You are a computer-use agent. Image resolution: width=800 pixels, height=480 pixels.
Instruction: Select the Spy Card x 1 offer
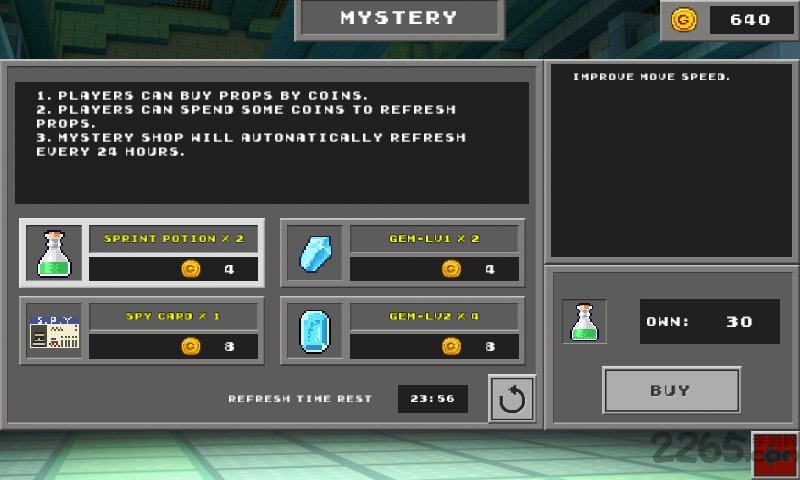142,331
